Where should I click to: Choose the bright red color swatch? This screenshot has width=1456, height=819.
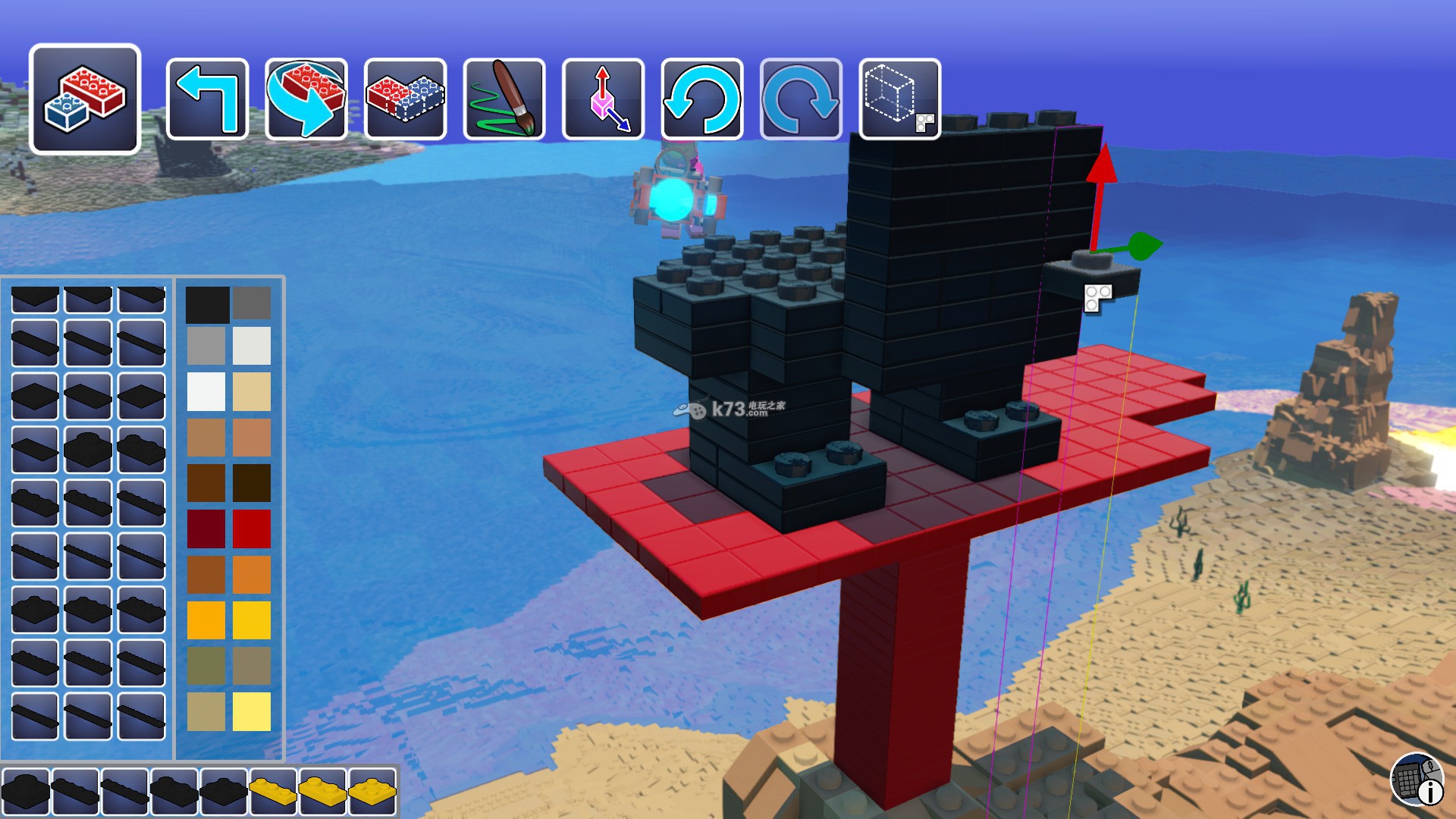[252, 529]
